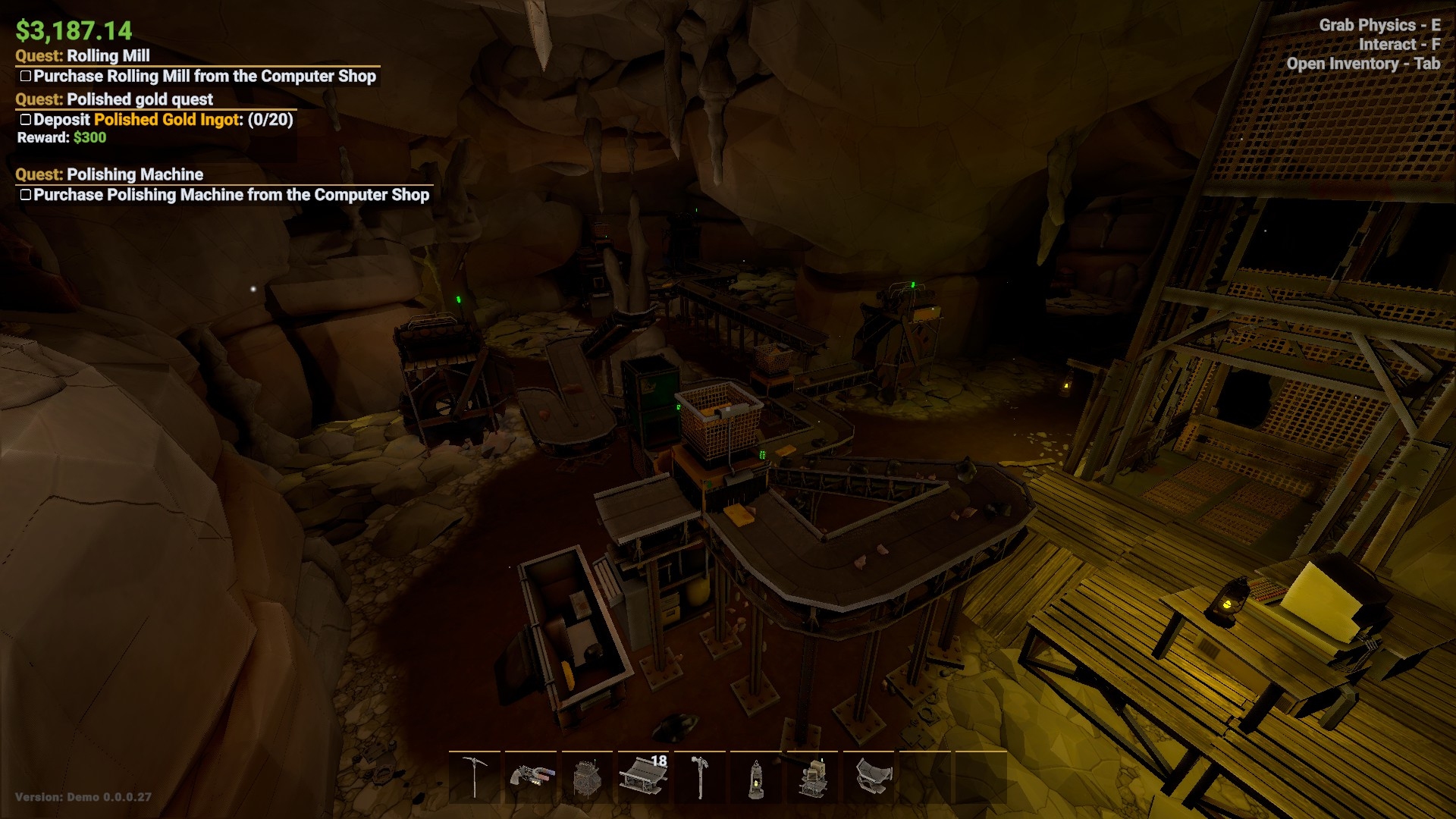Choose the caged machine hotbar slot

[587, 777]
